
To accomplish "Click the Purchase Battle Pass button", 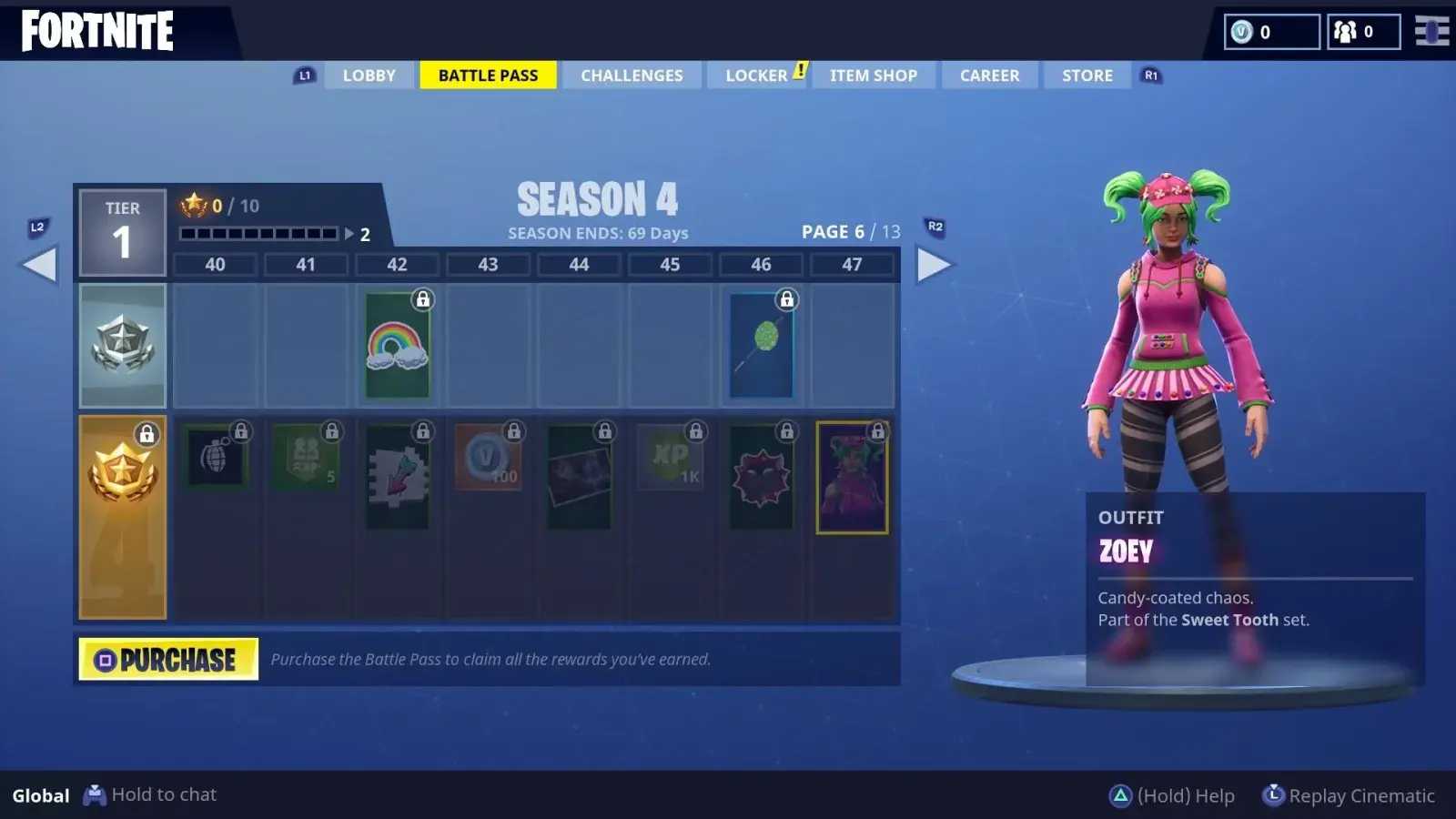I will (x=167, y=658).
